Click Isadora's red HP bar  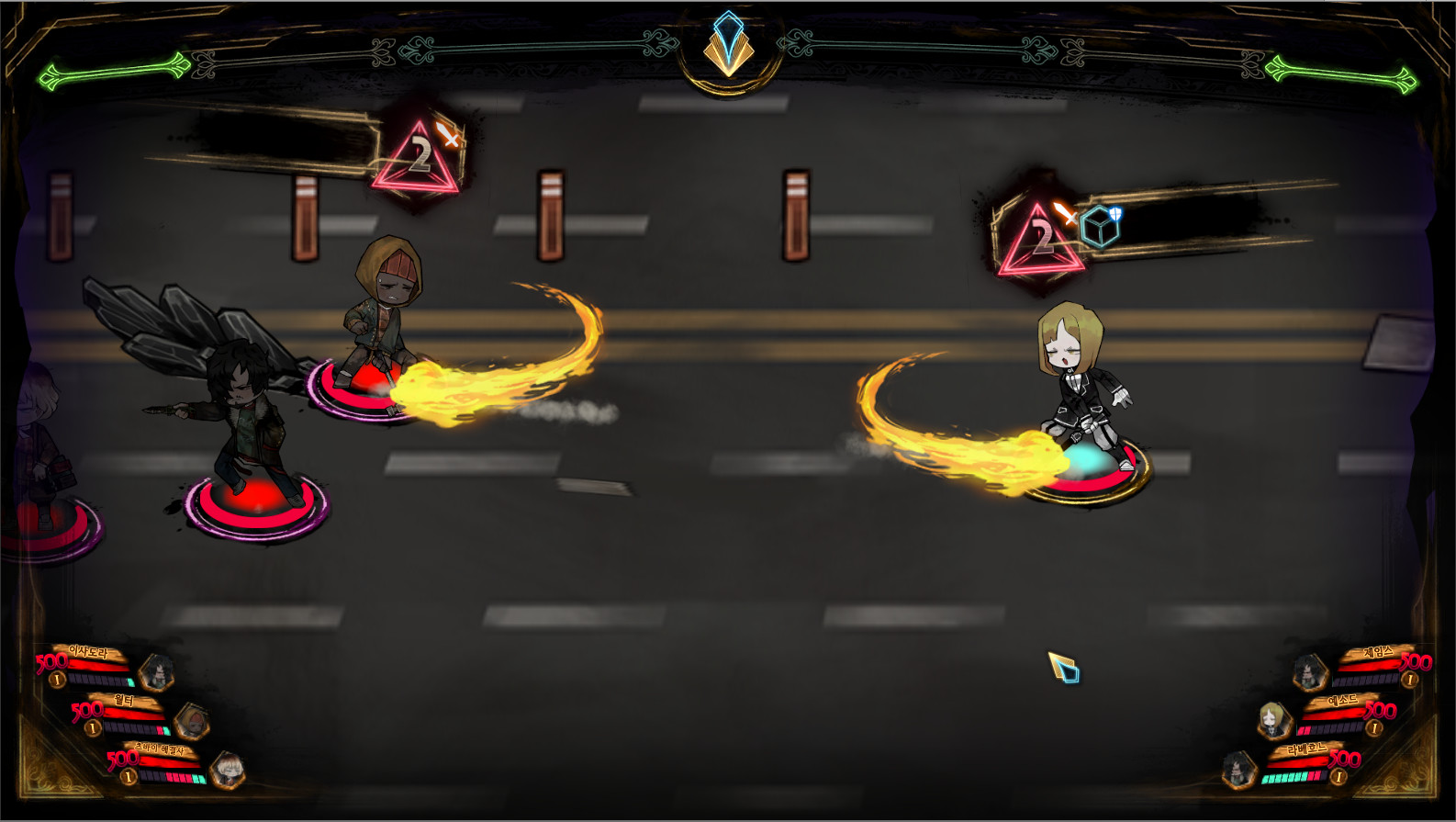coord(99,666)
